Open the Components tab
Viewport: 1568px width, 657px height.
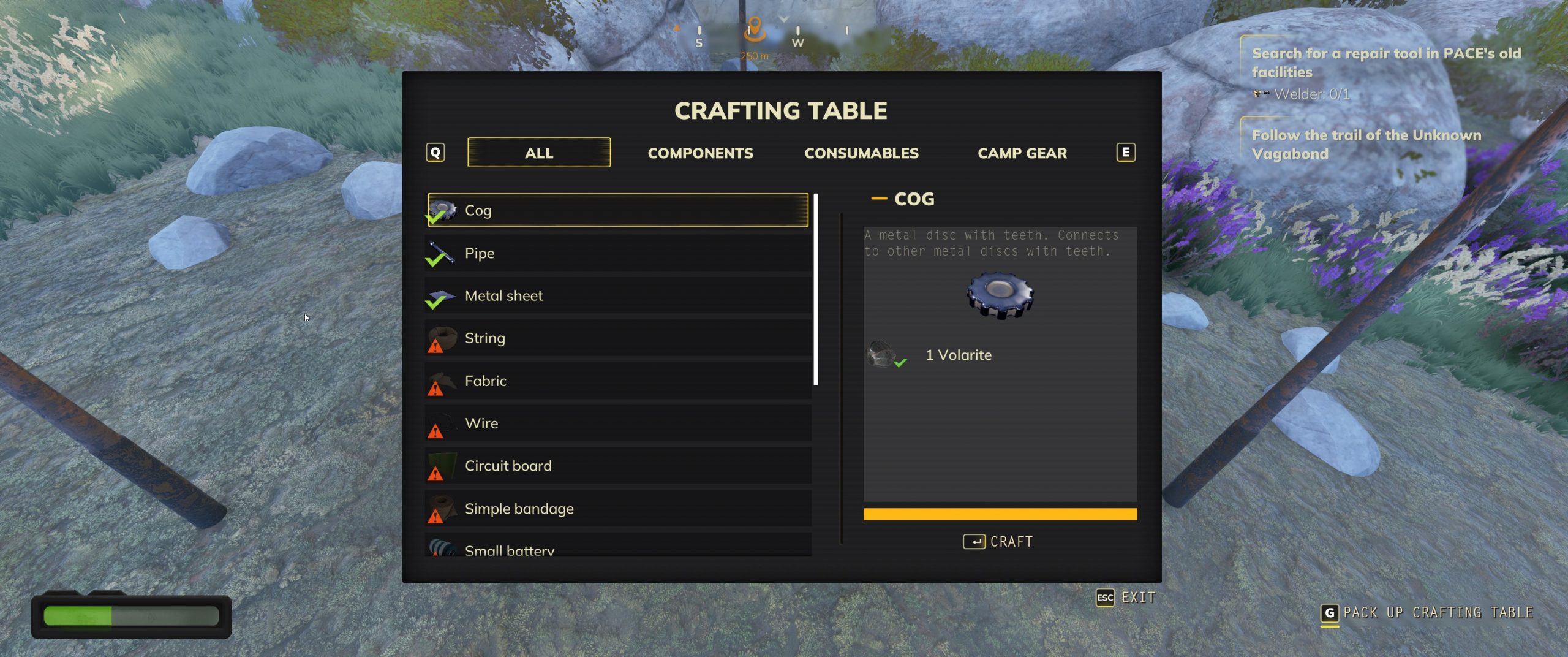(x=700, y=153)
